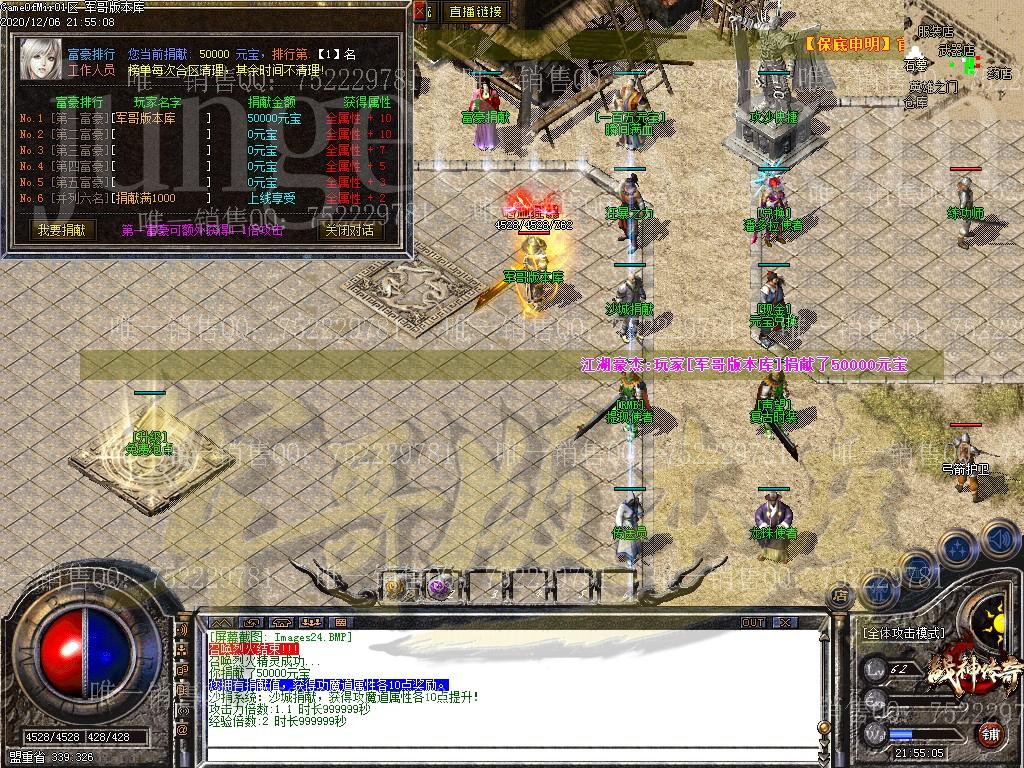Click the 全体攻击模式 attack mode label

[903, 633]
